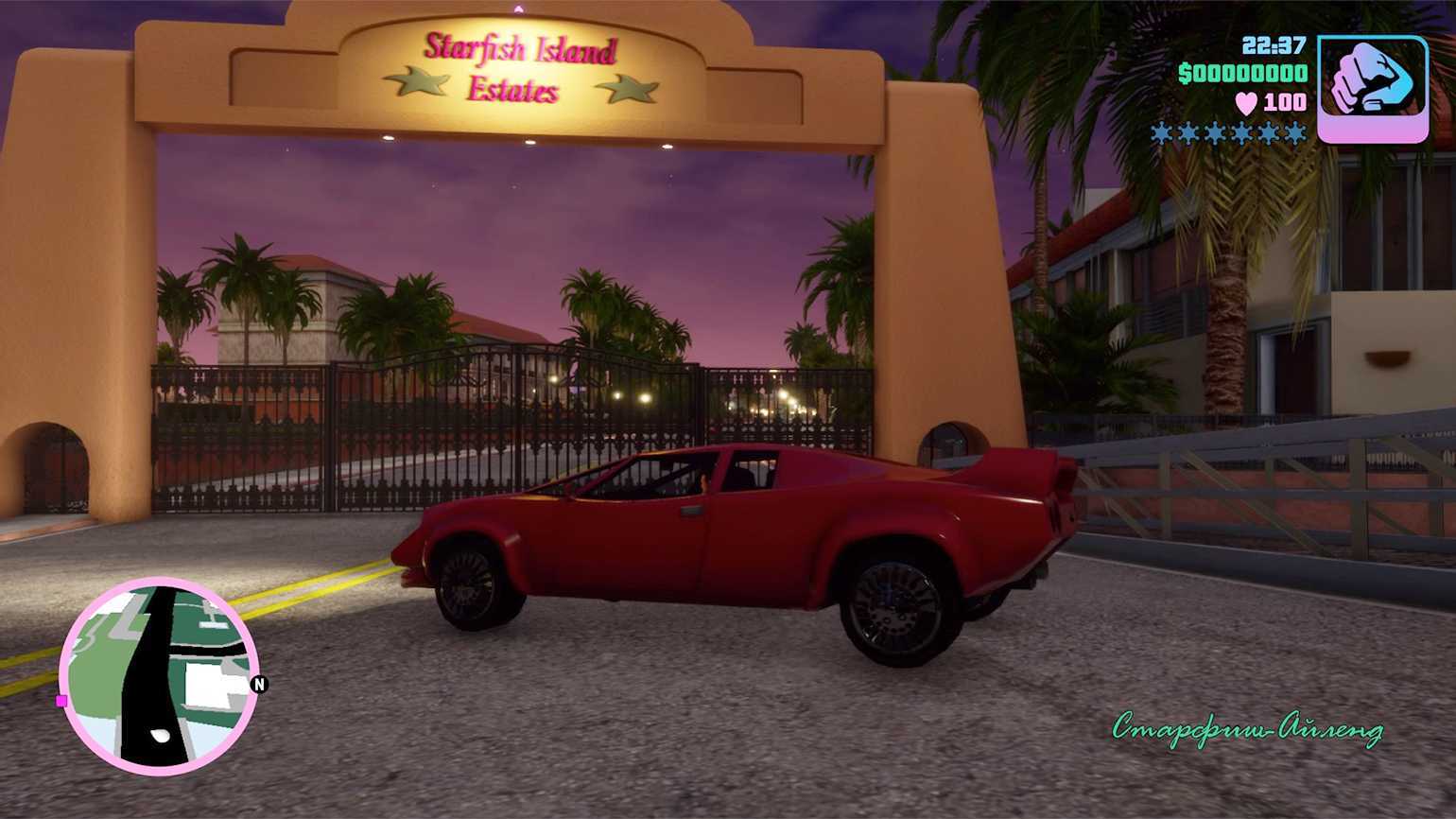Image resolution: width=1456 pixels, height=819 pixels.
Task: Select the fist weapon icon
Action: pyautogui.click(x=1372, y=89)
